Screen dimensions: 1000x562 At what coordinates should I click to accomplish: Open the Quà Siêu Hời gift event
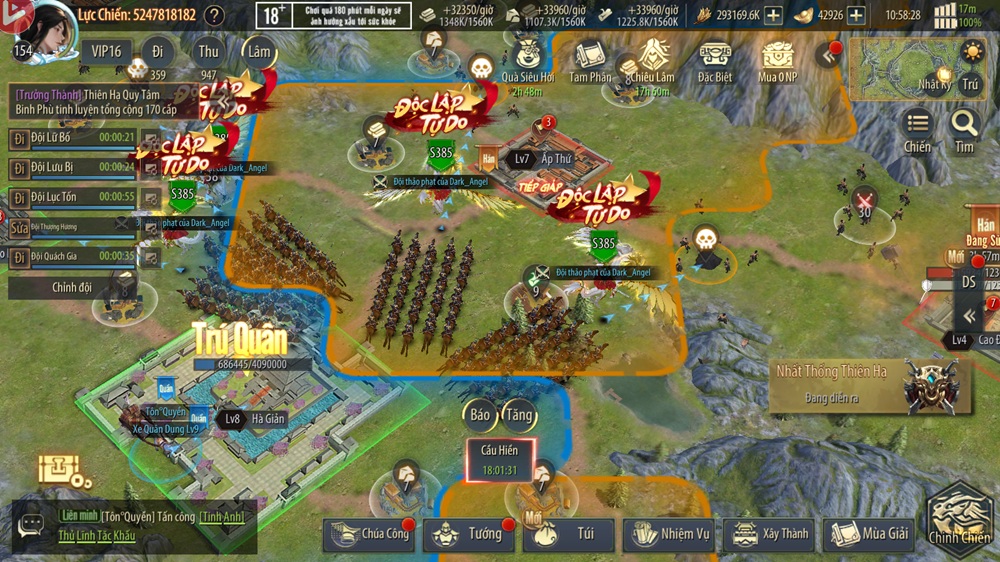point(527,60)
